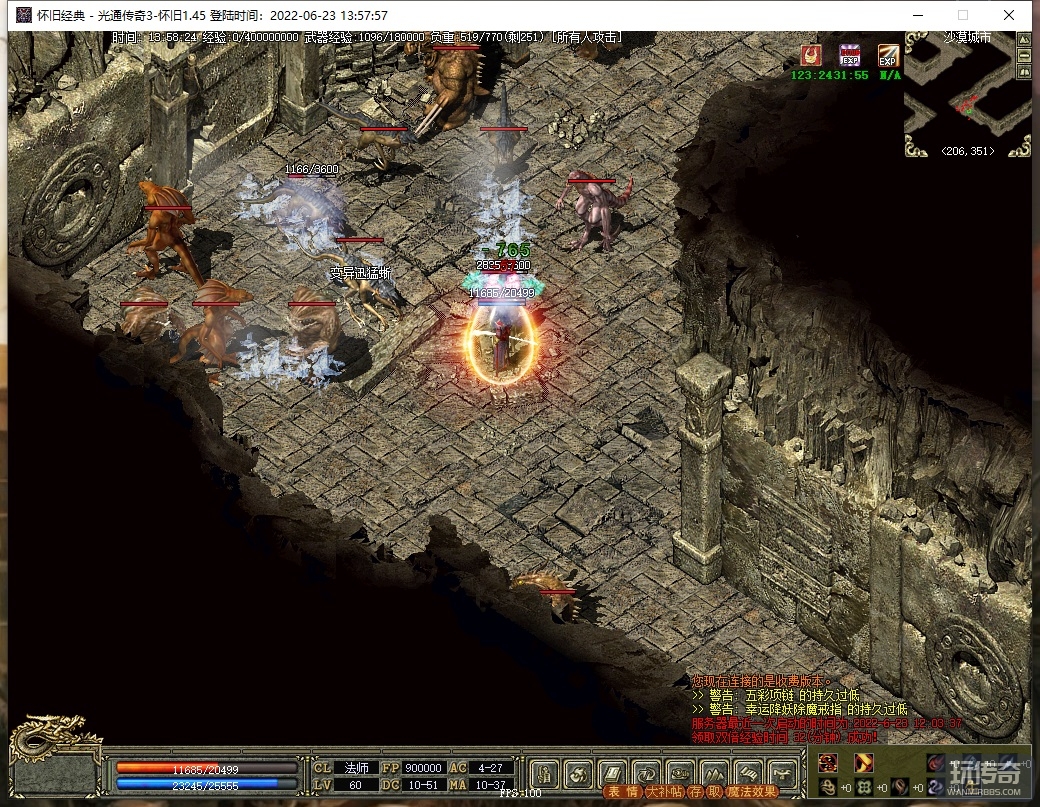1040x807 pixels.
Task: Select the purple hour EXP buff icon
Action: point(850,55)
